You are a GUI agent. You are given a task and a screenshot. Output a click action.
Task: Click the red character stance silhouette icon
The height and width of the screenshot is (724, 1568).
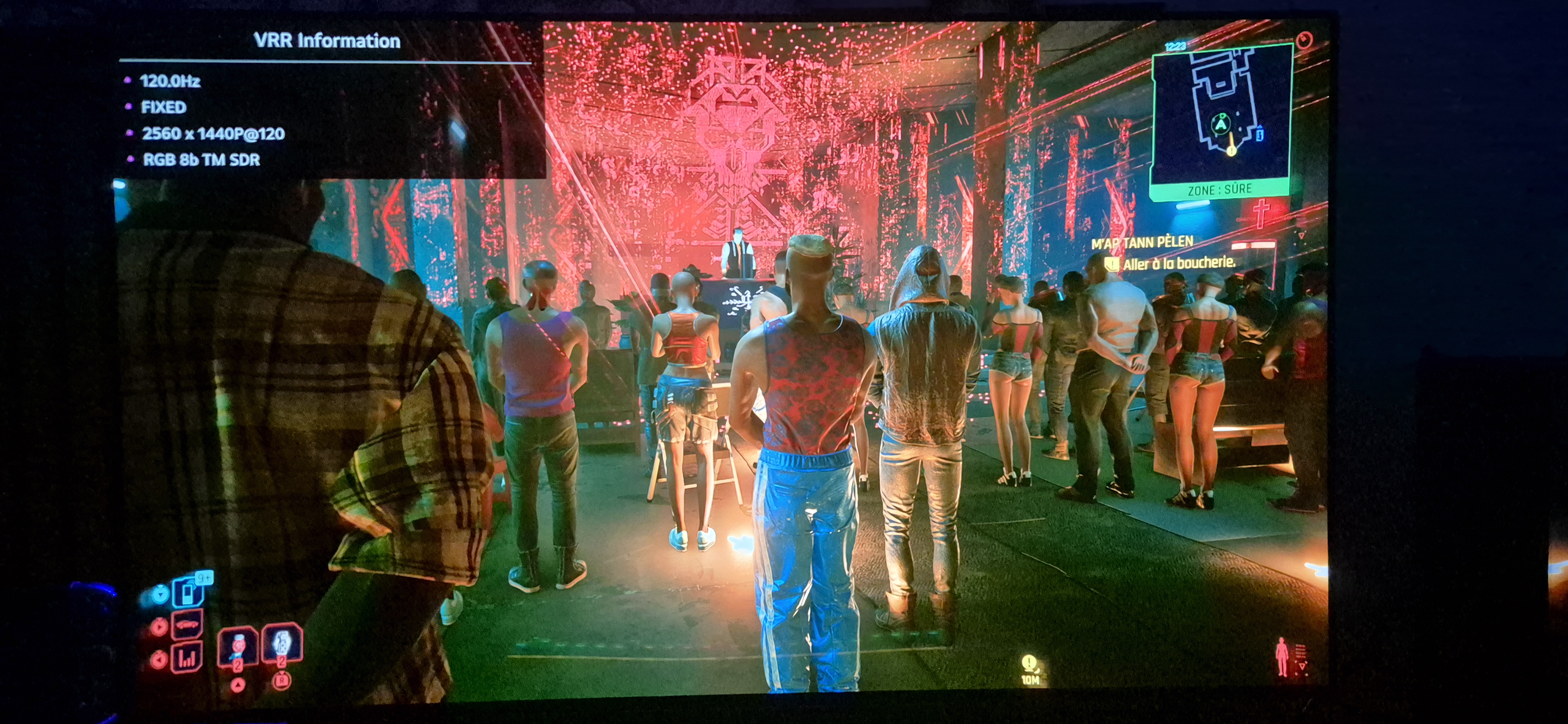[1283, 657]
